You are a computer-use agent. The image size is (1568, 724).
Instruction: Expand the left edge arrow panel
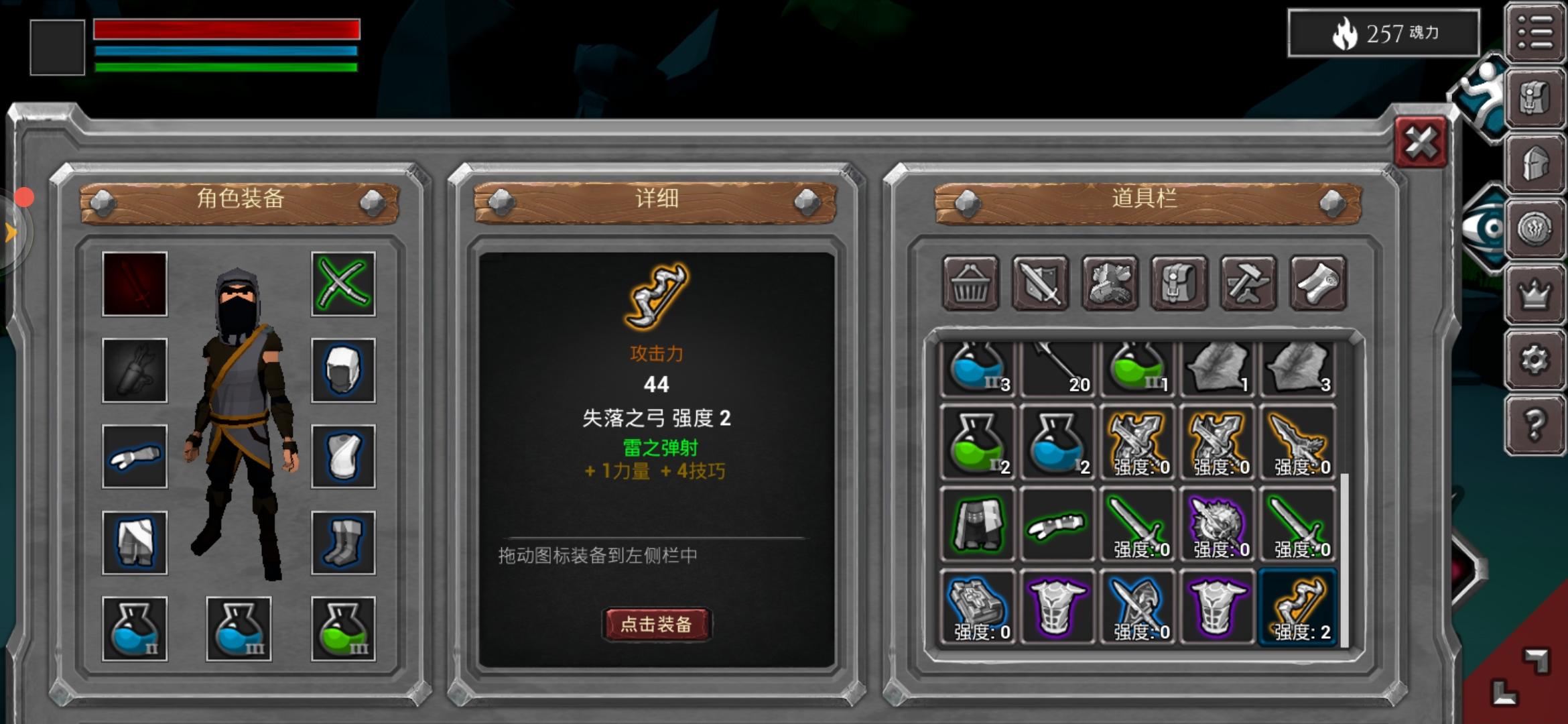[12, 231]
